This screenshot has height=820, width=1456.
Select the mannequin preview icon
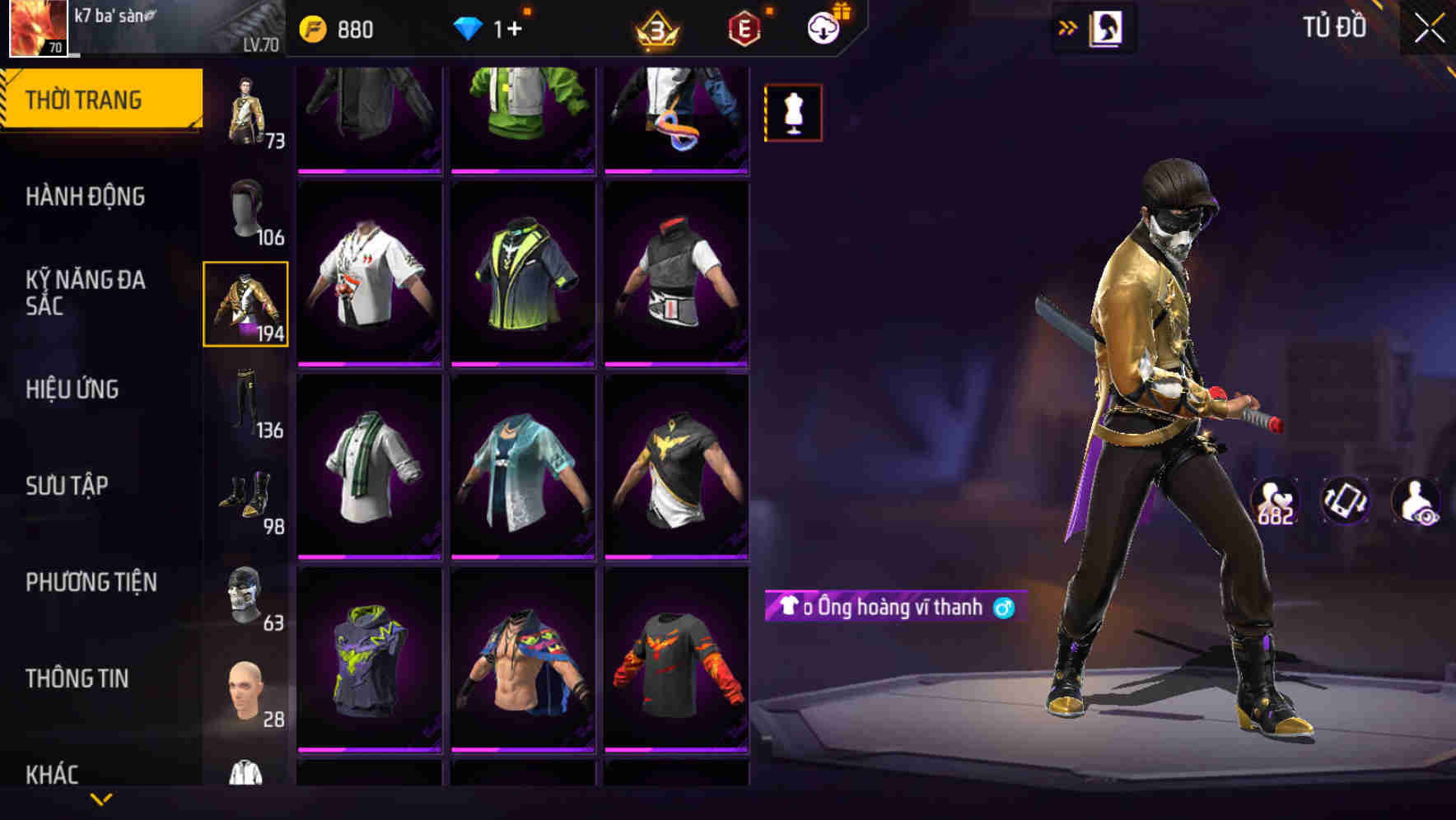coord(793,114)
